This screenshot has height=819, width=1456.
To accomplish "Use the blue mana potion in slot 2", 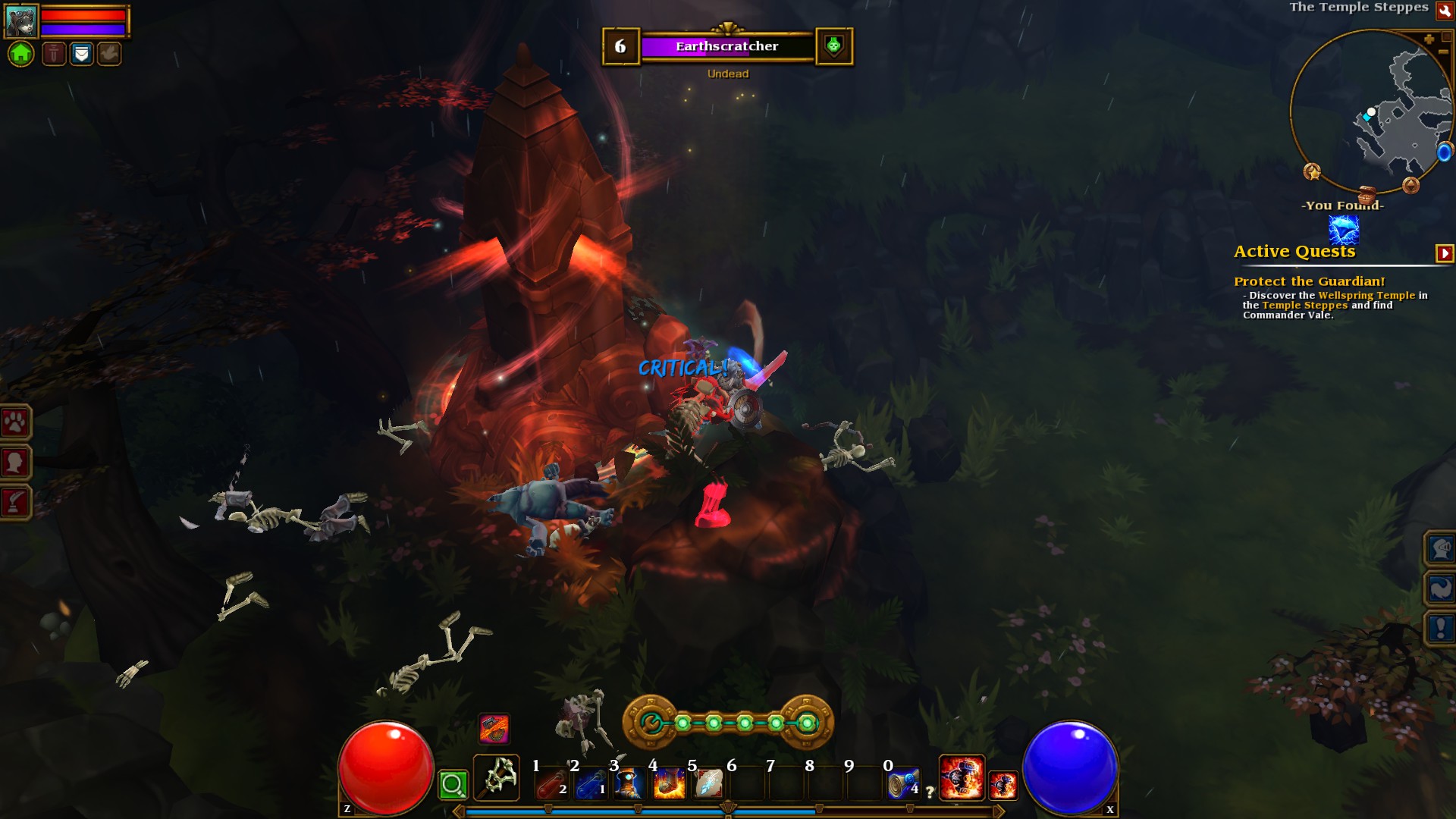I will coord(591,784).
